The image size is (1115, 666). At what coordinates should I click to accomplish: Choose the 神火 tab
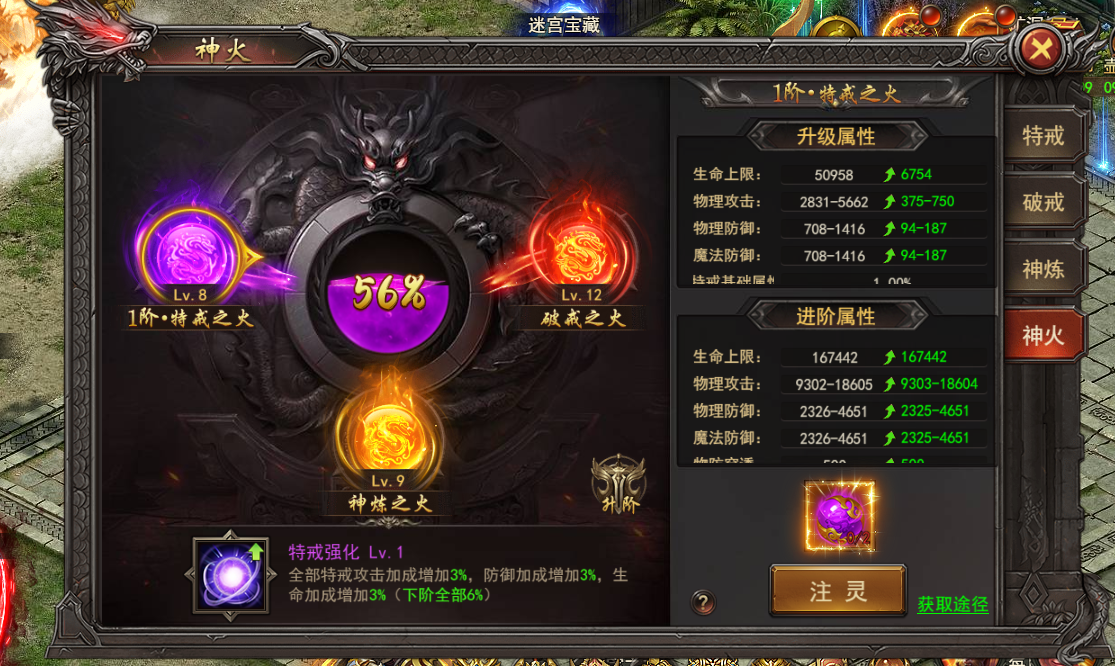coord(1043,336)
